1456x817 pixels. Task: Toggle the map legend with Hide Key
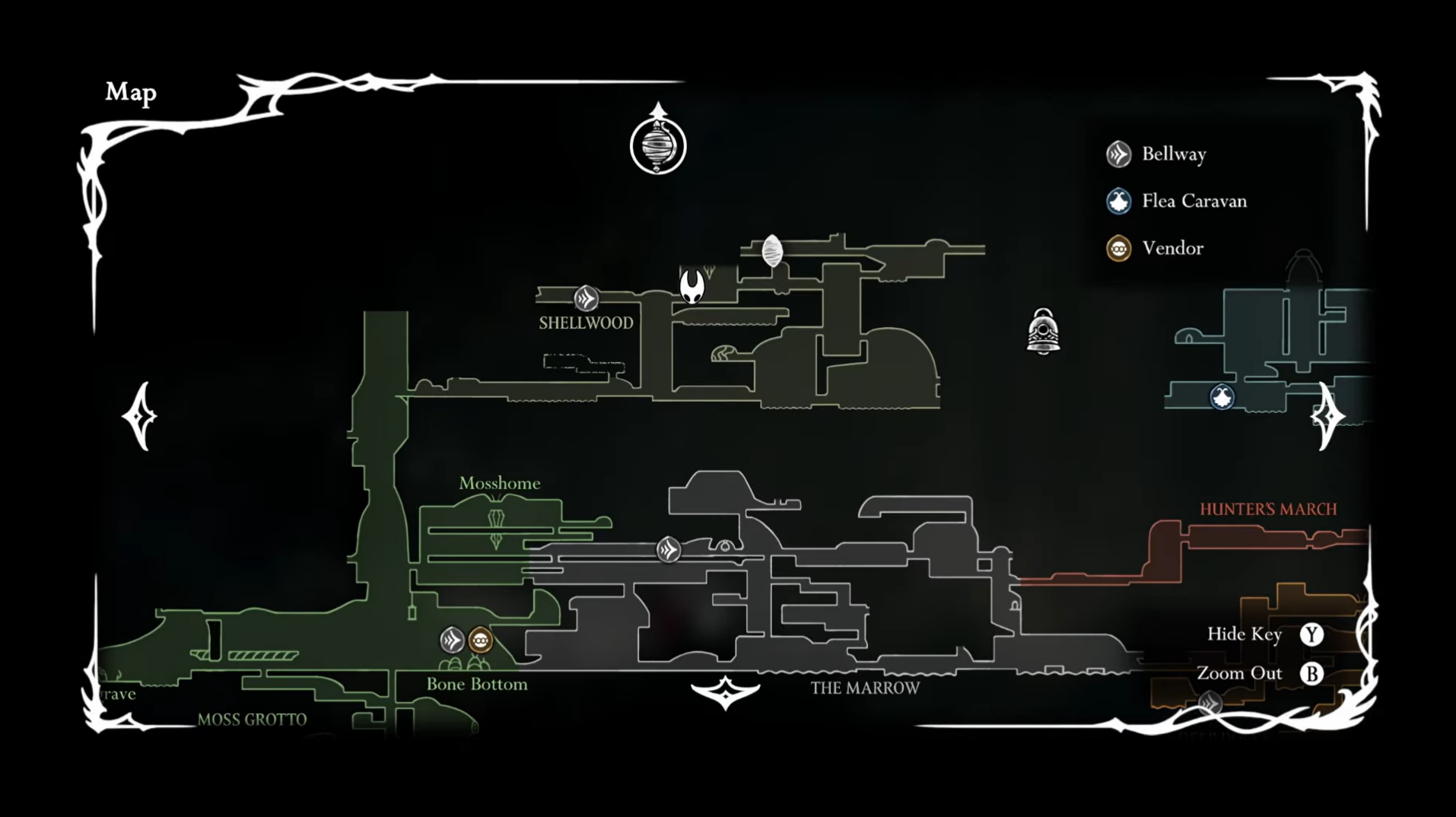pyautogui.click(x=1311, y=634)
